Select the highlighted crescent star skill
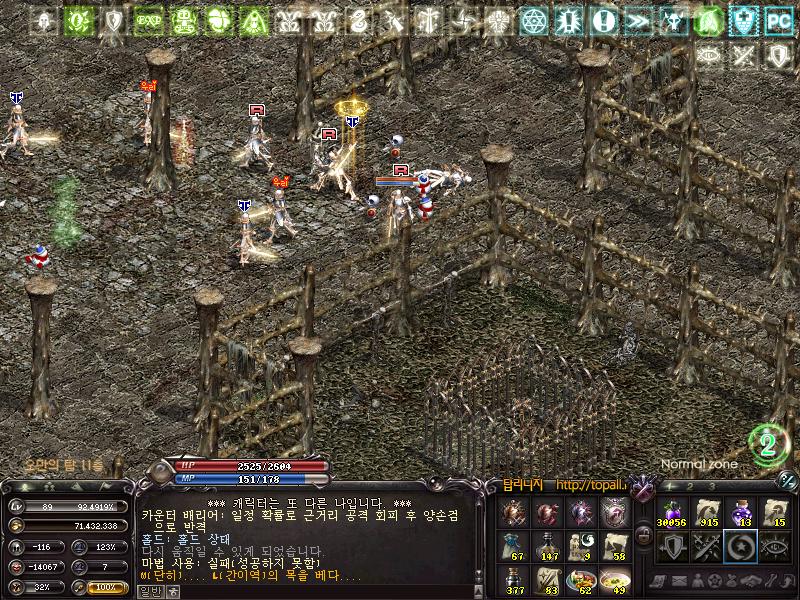Viewport: 800px width, 600px height. (x=741, y=546)
